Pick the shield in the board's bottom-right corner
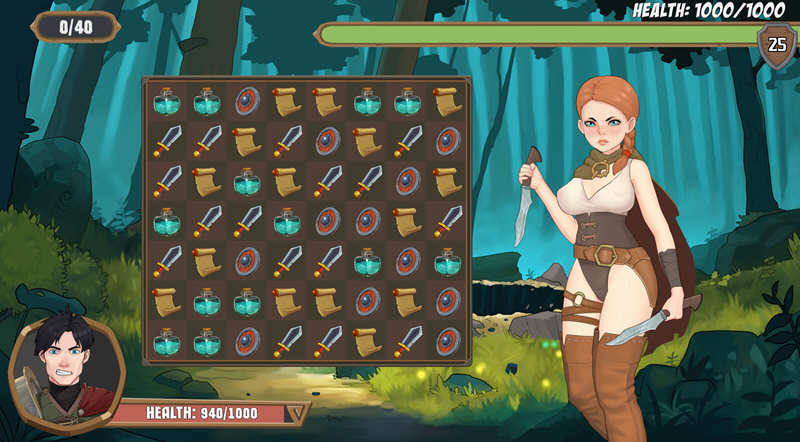 coord(447,341)
